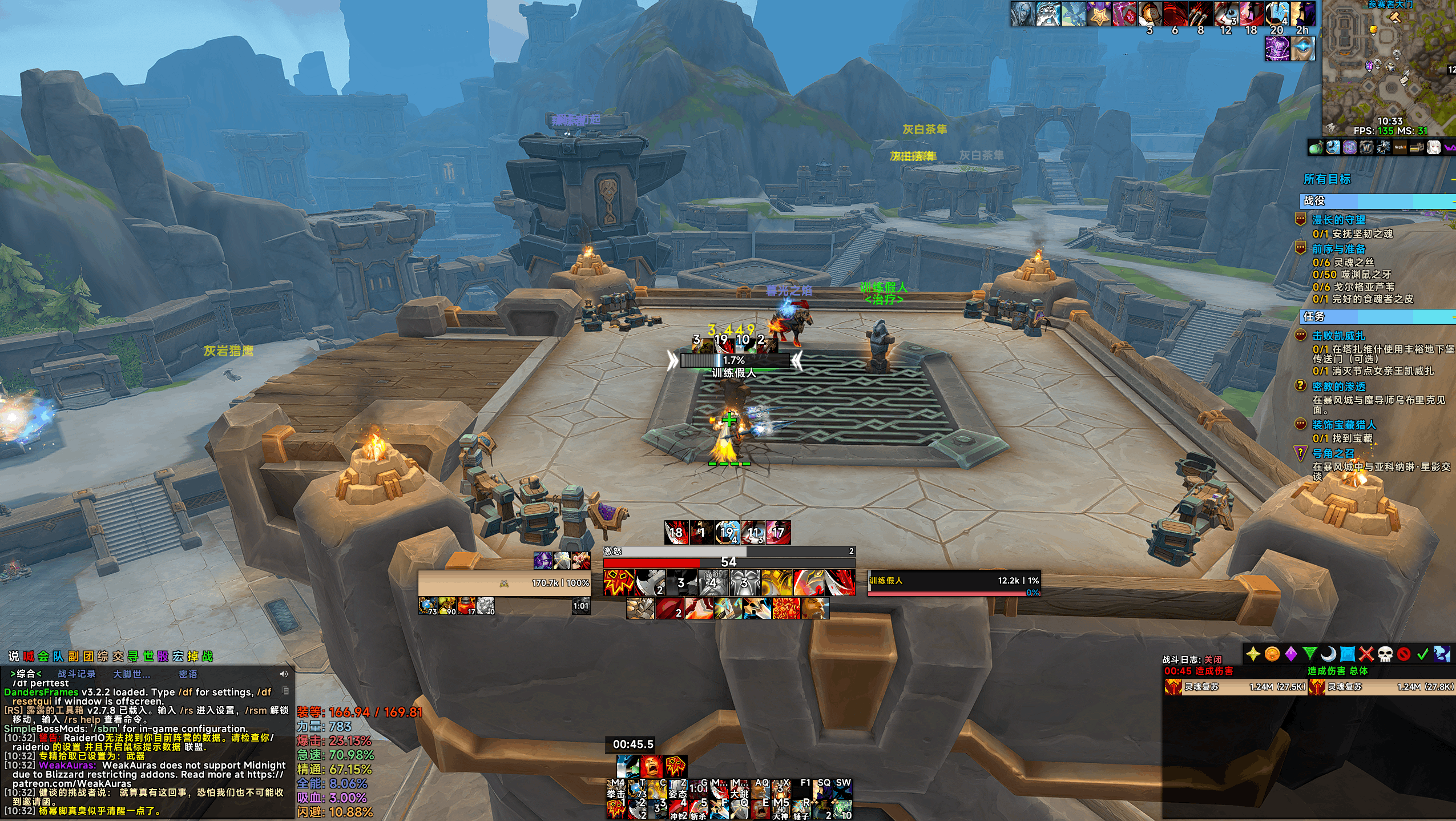1456x821 pixels.
Task: Place the yellow star raid marker
Action: click(1253, 654)
